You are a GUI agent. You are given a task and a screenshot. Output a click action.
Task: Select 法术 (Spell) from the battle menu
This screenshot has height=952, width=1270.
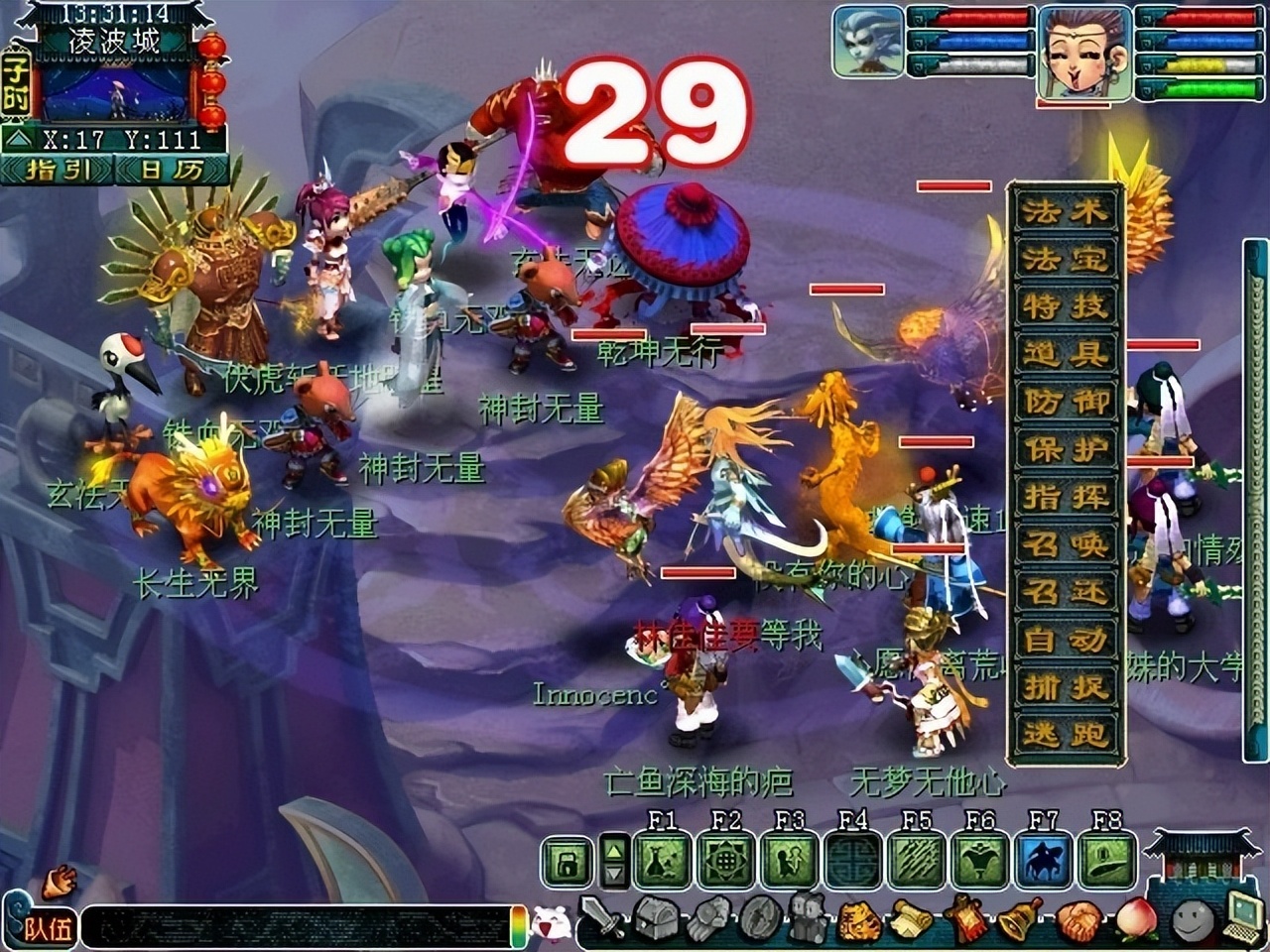1066,211
